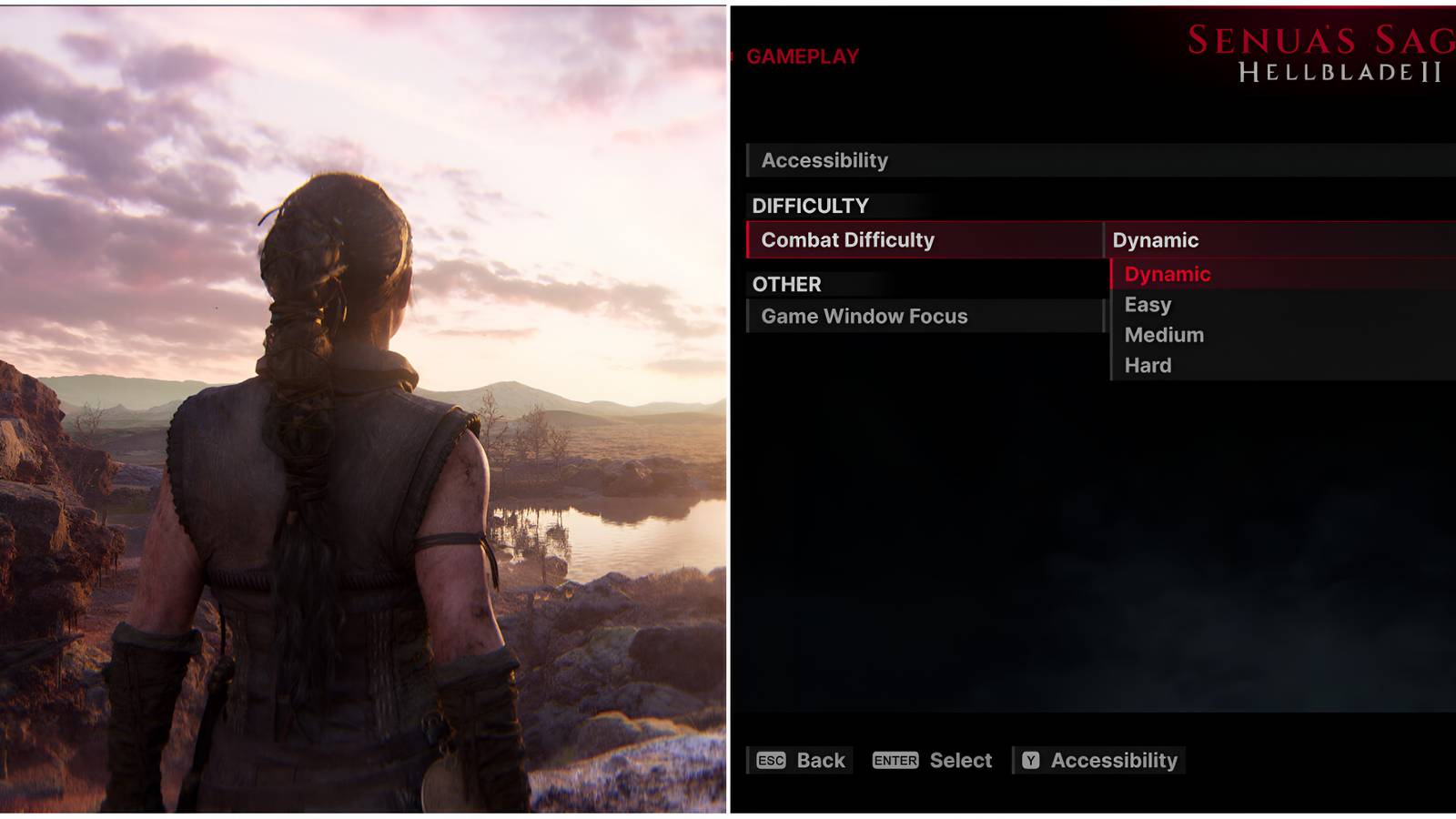Select Easy combat difficulty
This screenshot has width=1456, height=819.
1148,304
